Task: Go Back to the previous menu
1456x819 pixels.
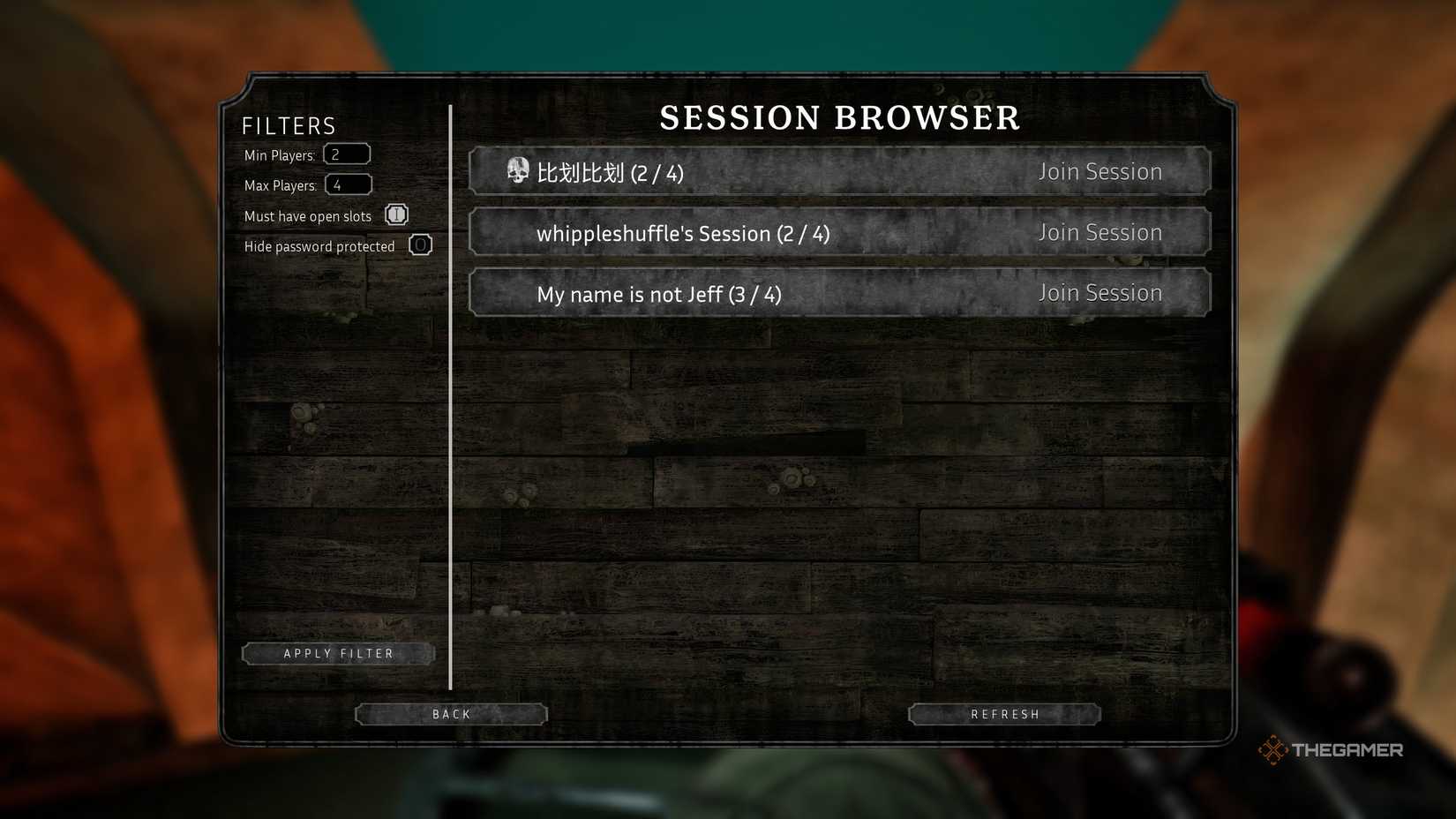Action: click(x=451, y=713)
